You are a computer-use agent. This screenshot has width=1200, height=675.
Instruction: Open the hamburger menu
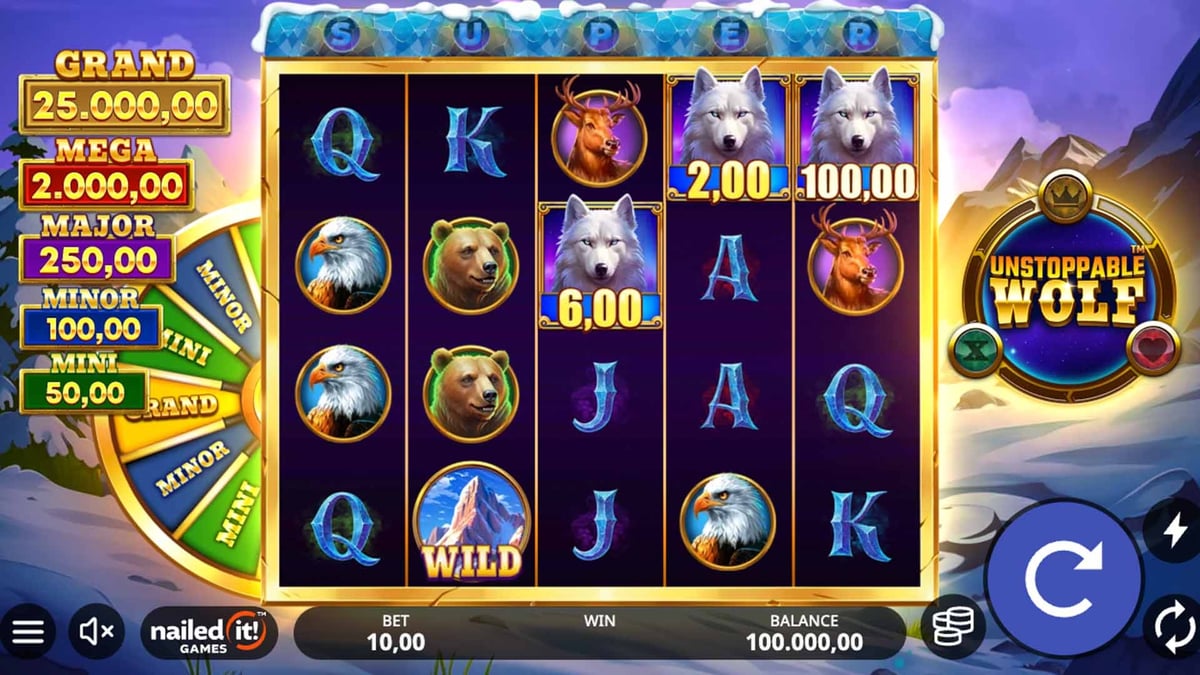pyautogui.click(x=28, y=631)
